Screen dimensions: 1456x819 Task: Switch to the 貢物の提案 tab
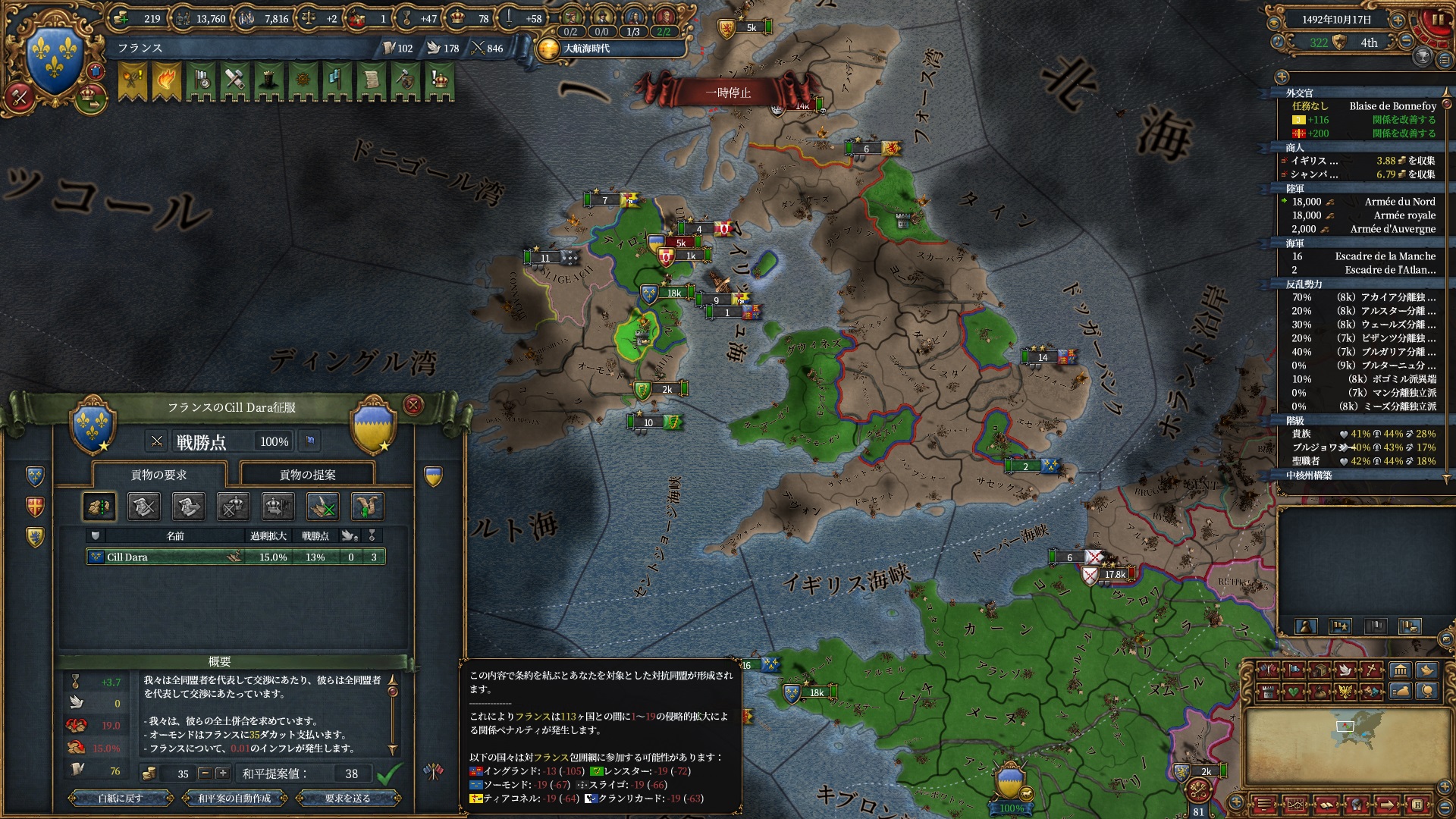pyautogui.click(x=307, y=475)
